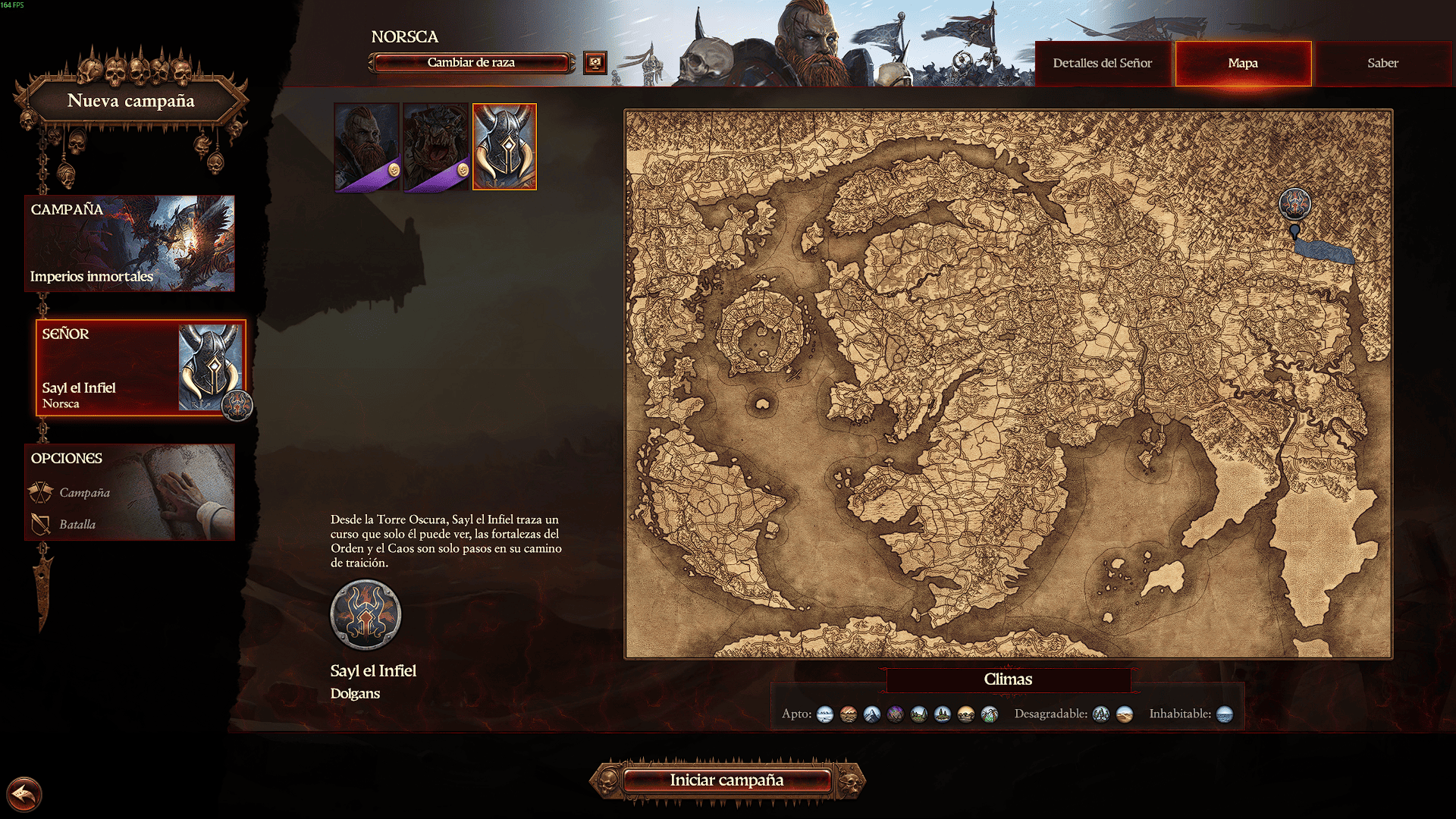Click the Inhabitable climate icon

[x=1224, y=714]
